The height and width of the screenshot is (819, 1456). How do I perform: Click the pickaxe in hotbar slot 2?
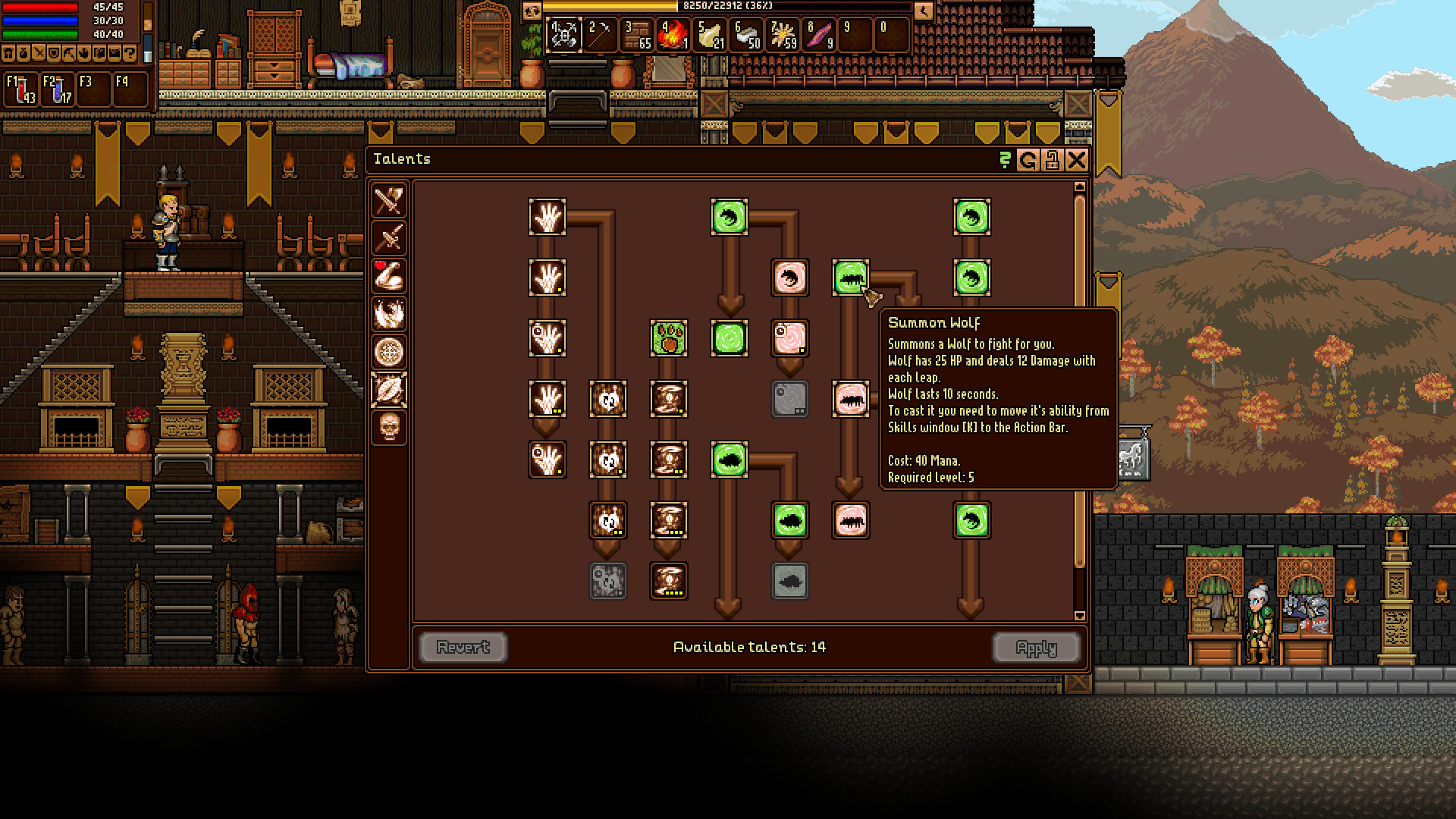[599, 34]
